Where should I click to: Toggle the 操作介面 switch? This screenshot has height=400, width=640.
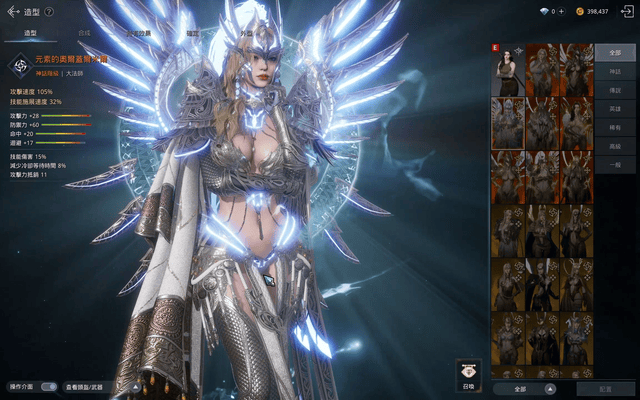46,386
